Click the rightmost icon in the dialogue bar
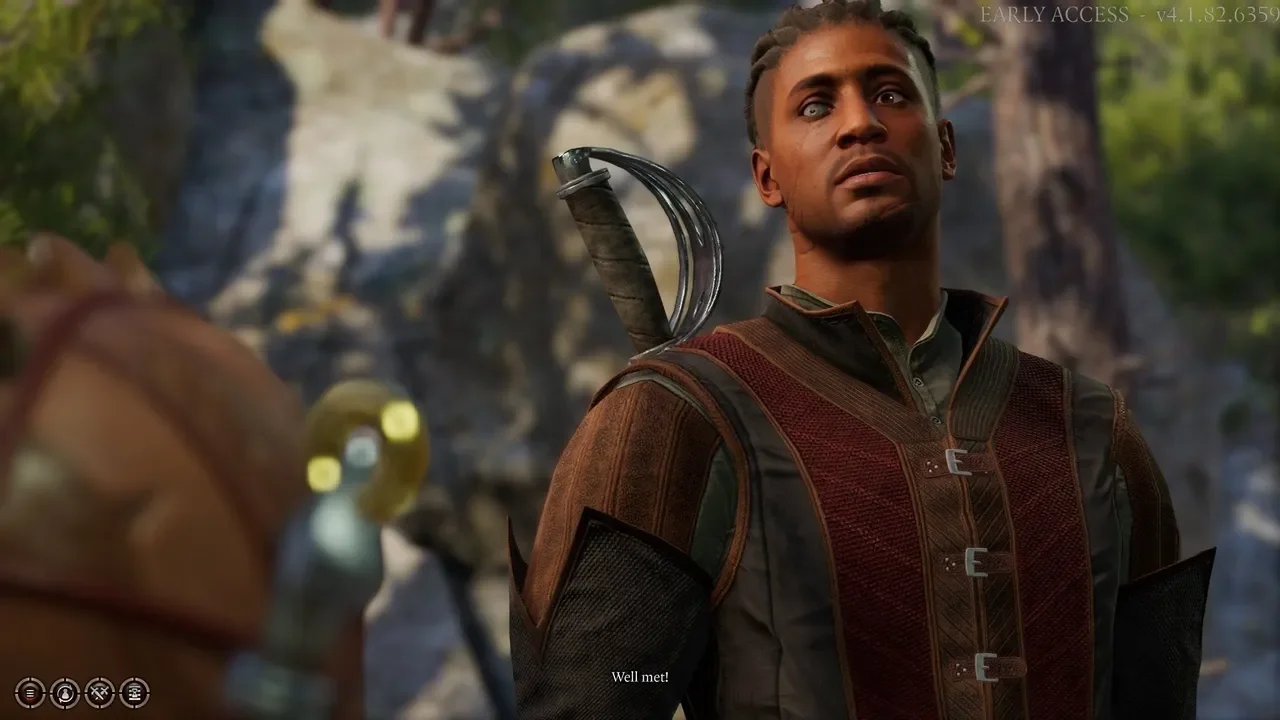Image resolution: width=1280 pixels, height=720 pixels. tap(133, 693)
